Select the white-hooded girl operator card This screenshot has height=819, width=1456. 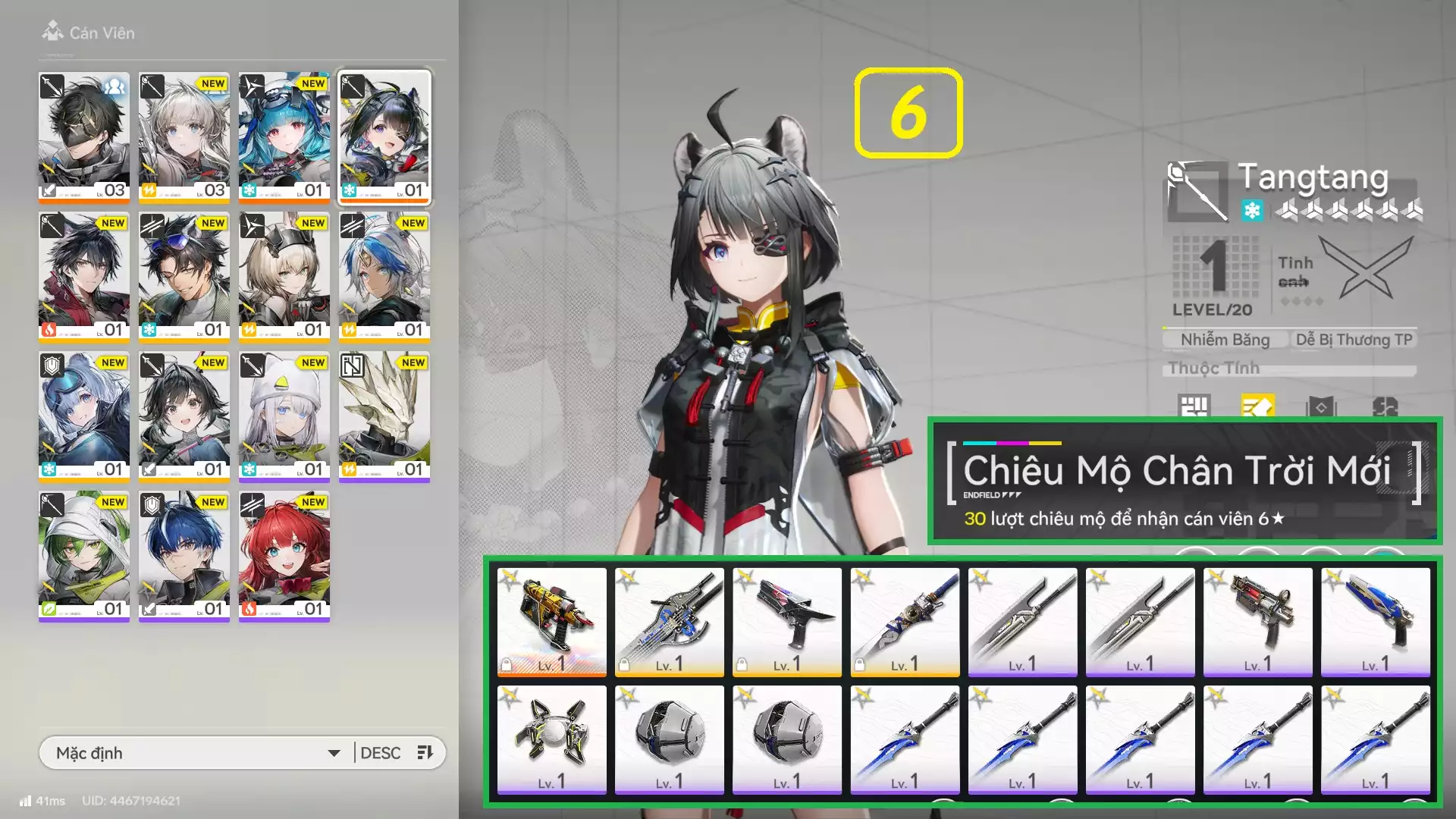pyautogui.click(x=284, y=416)
